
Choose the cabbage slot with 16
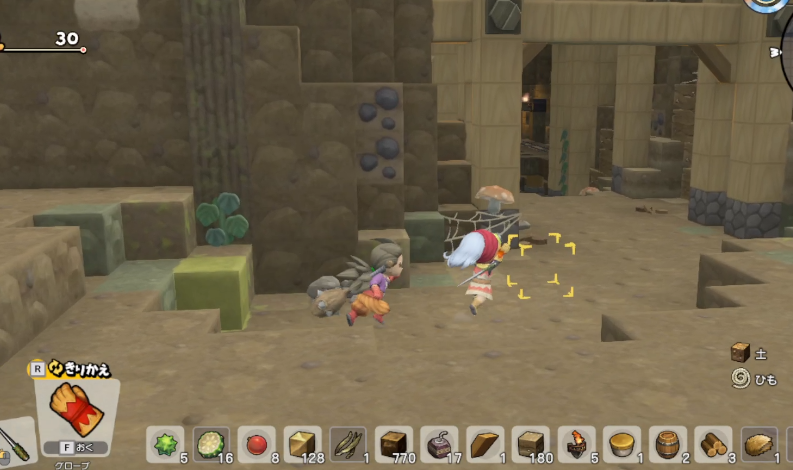tap(211, 445)
